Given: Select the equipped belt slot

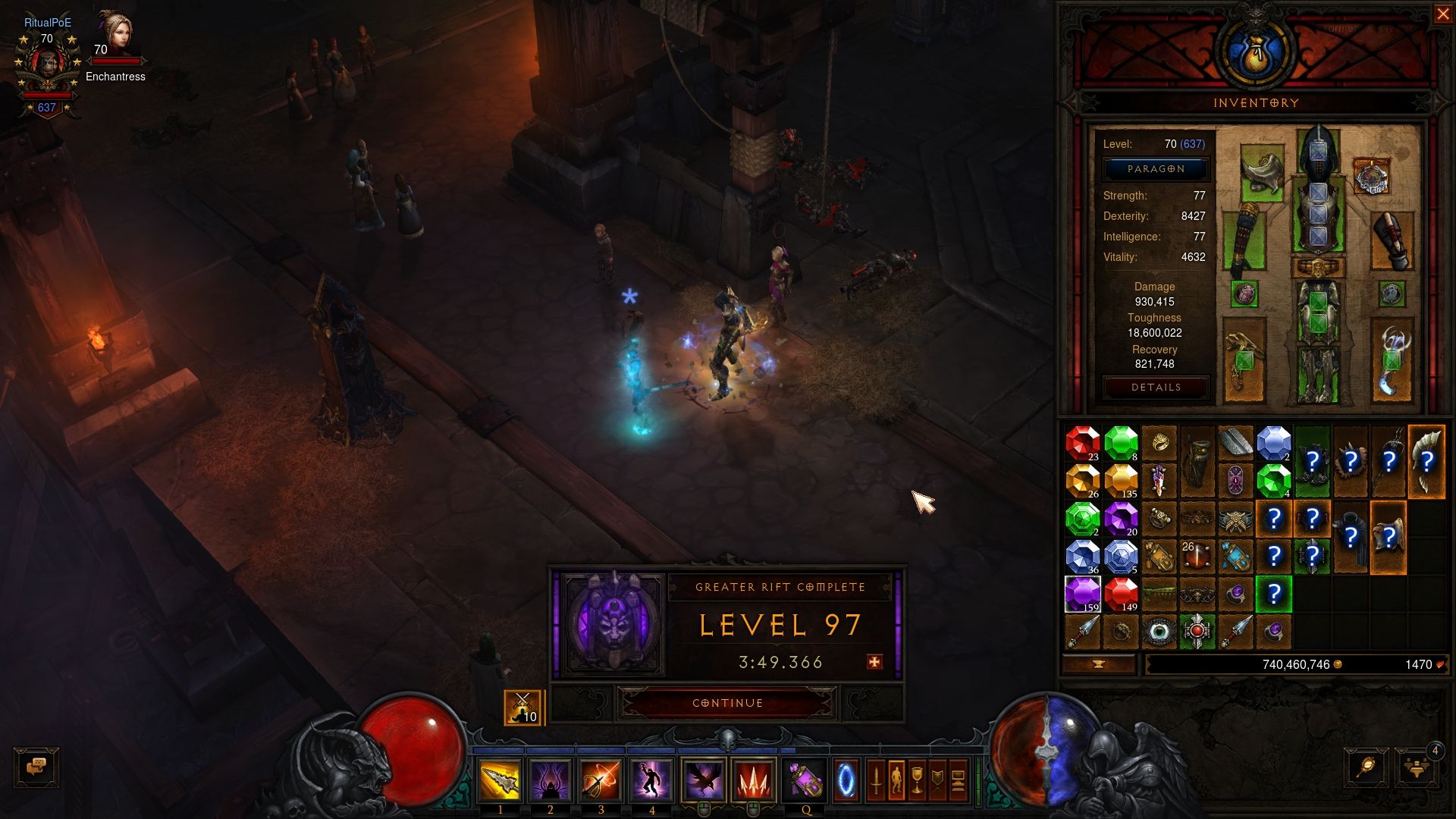Looking at the screenshot, I should pyautogui.click(x=1318, y=268).
